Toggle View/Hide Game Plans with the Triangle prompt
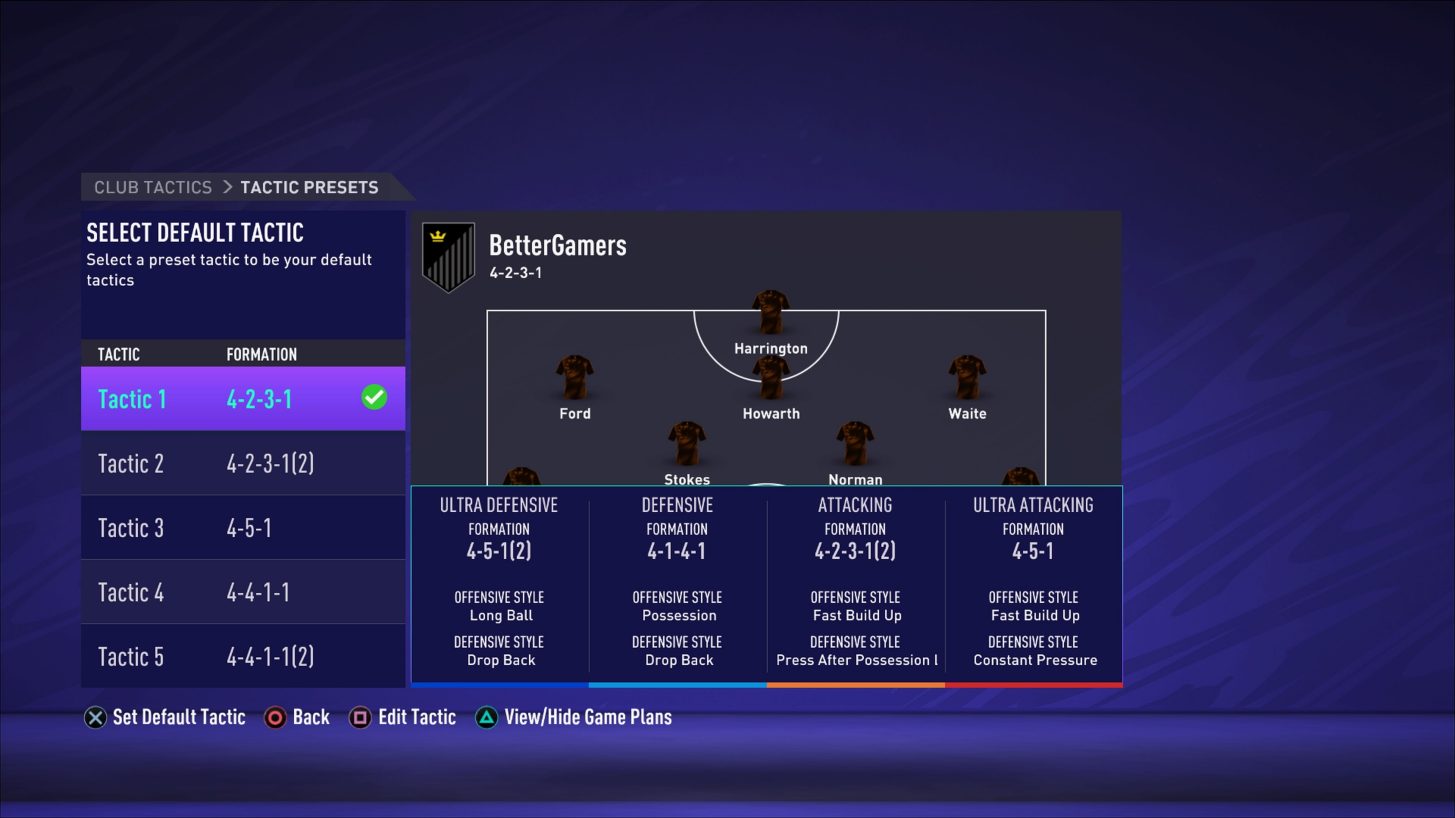This screenshot has height=818, width=1455. point(485,717)
